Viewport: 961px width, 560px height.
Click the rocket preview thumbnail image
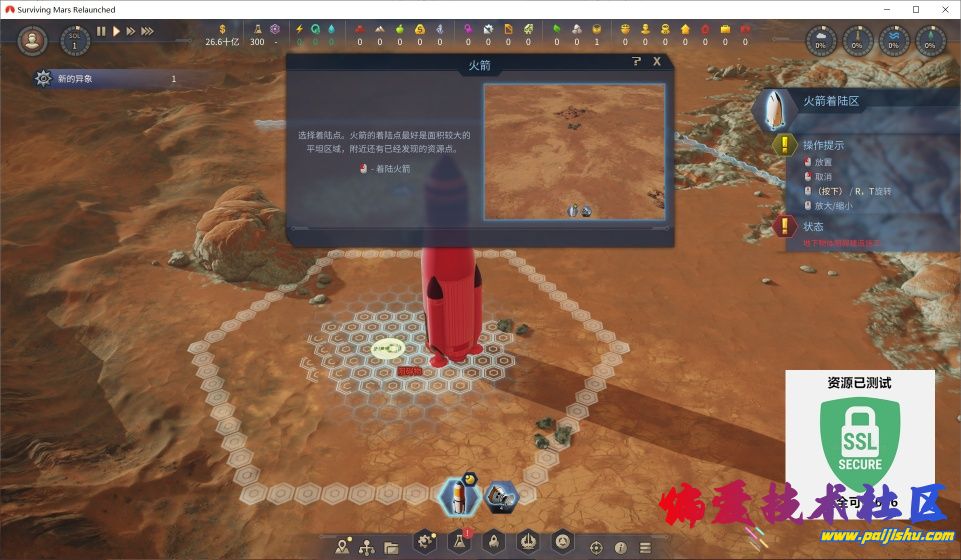coord(574,151)
